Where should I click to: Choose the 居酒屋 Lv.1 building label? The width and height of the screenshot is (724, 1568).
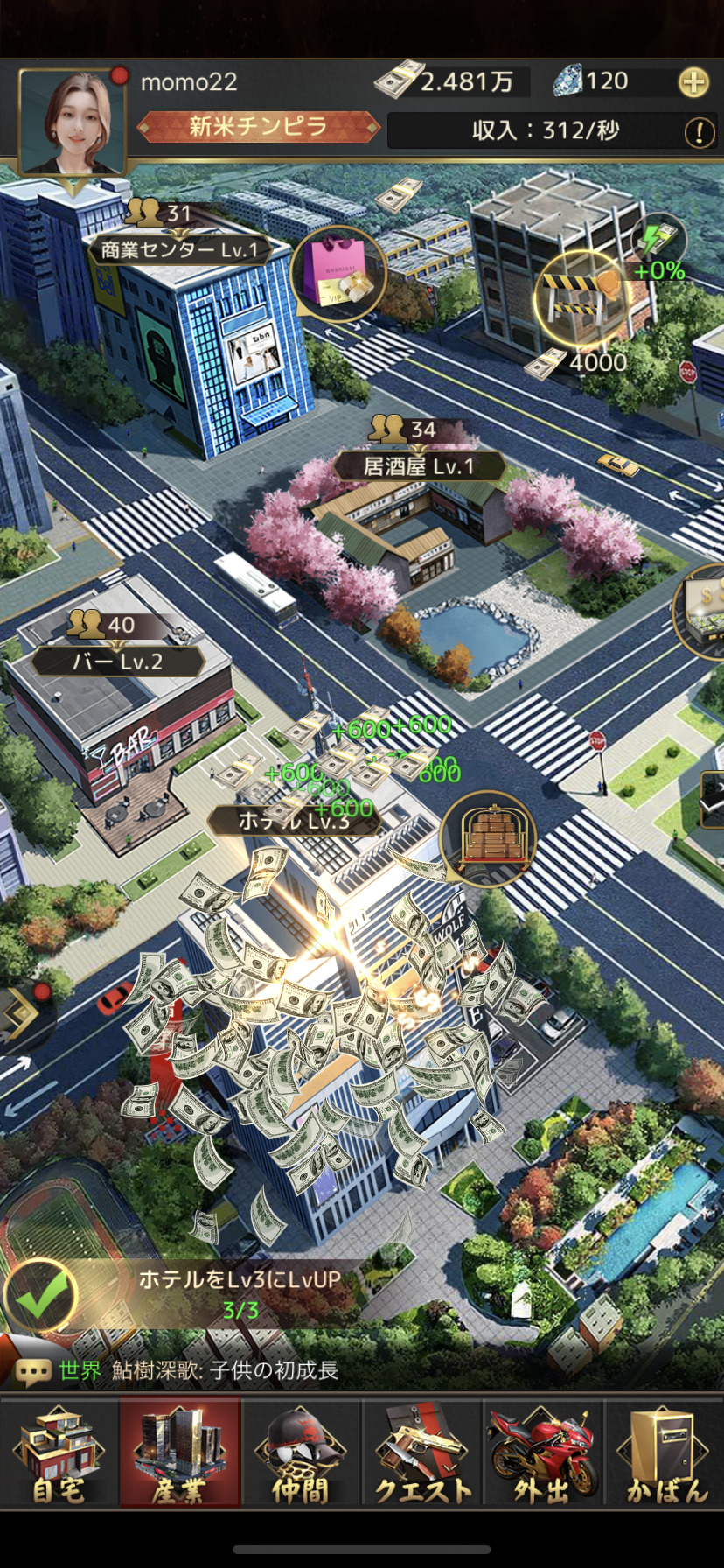419,466
